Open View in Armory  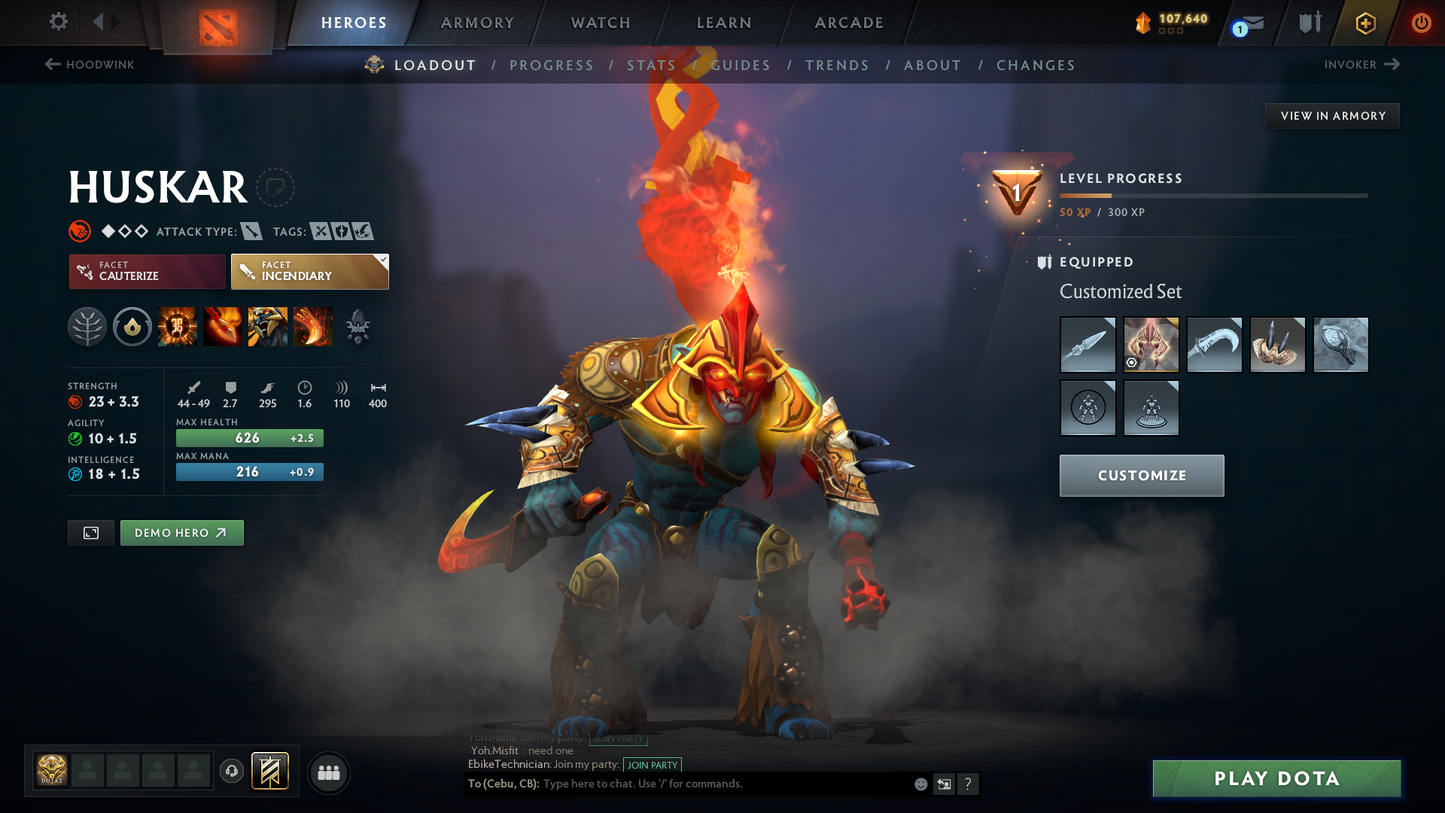(x=1332, y=116)
